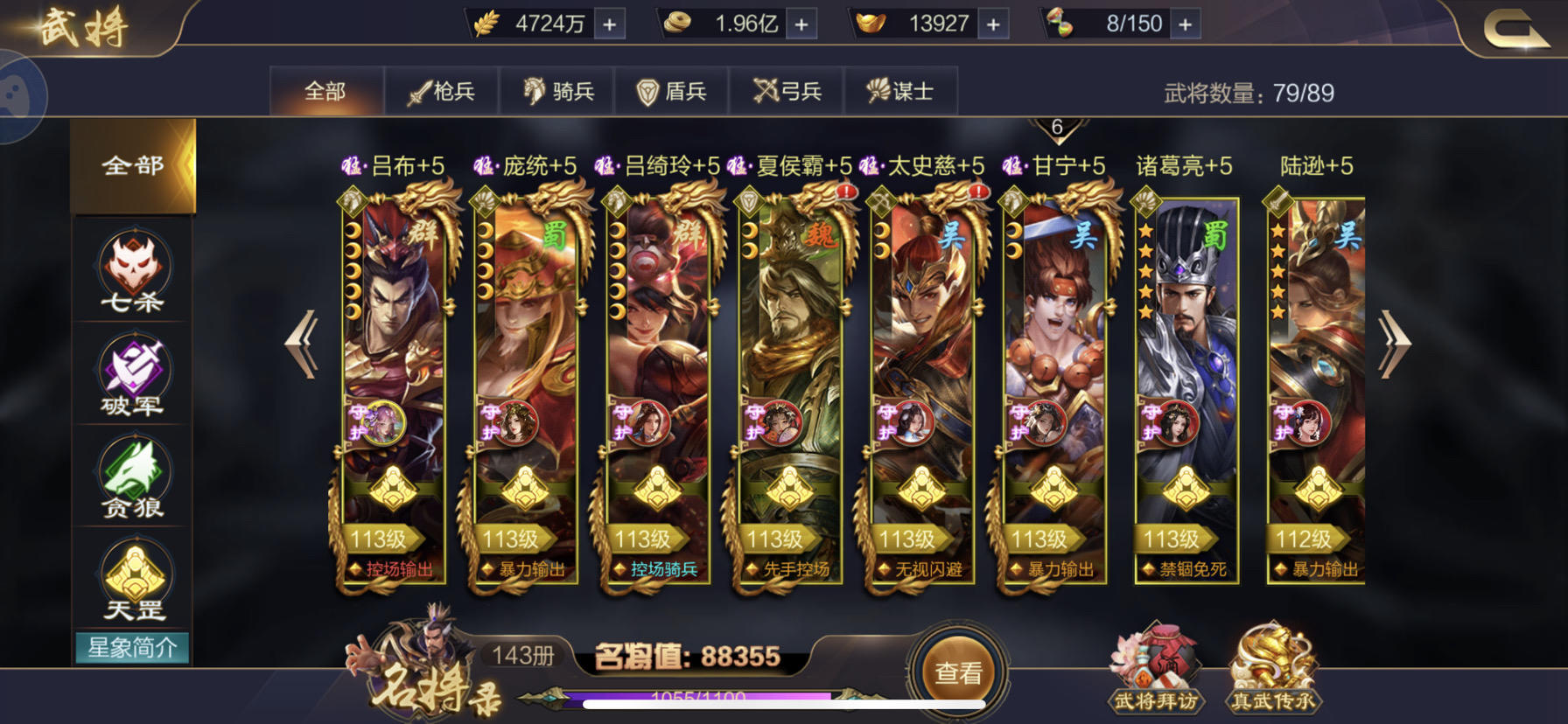Select the 贪狼 star category icon

[131, 478]
